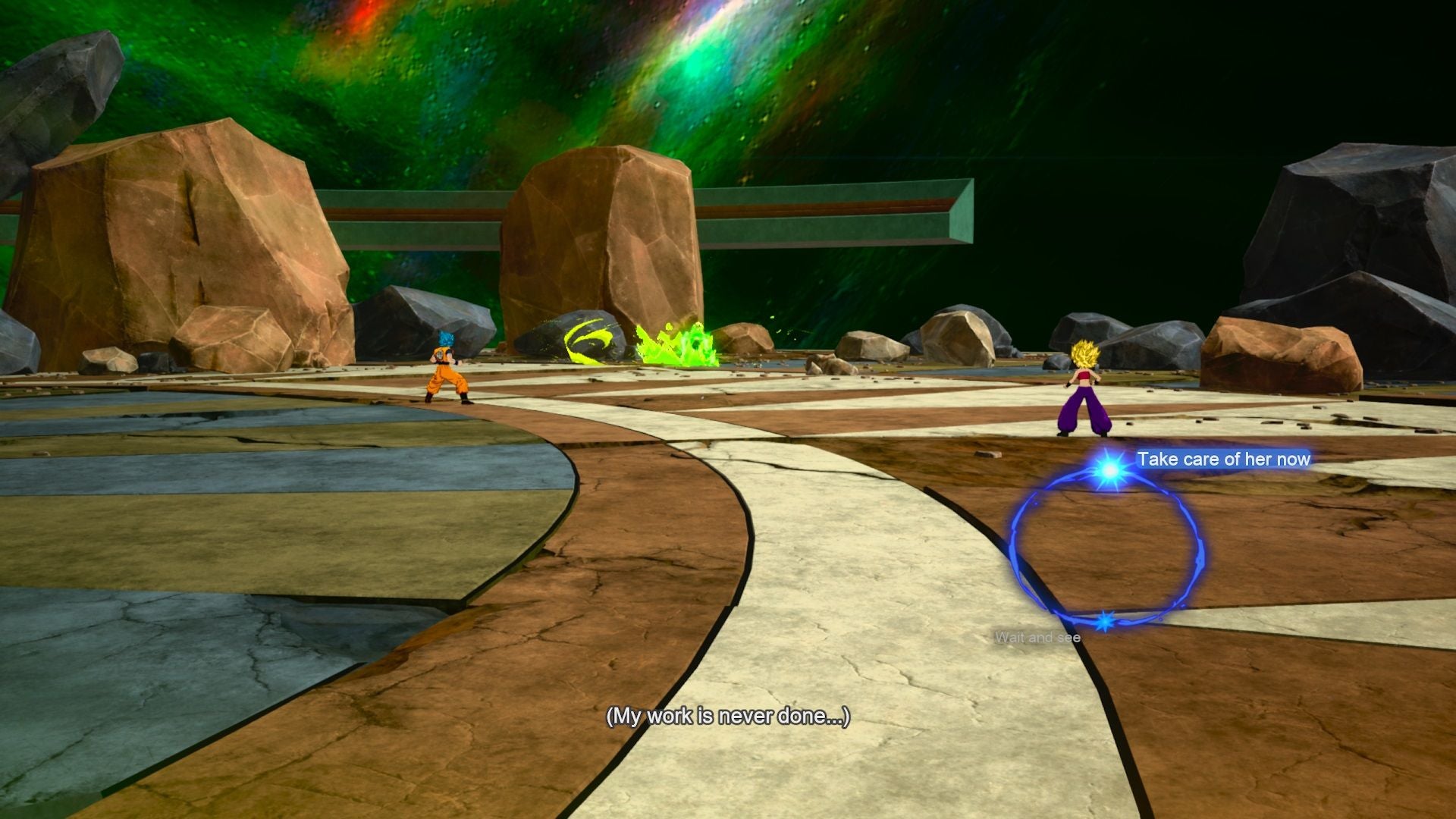Toggle focus onto the dimmed 'Wait and see' choice

coord(1037,638)
